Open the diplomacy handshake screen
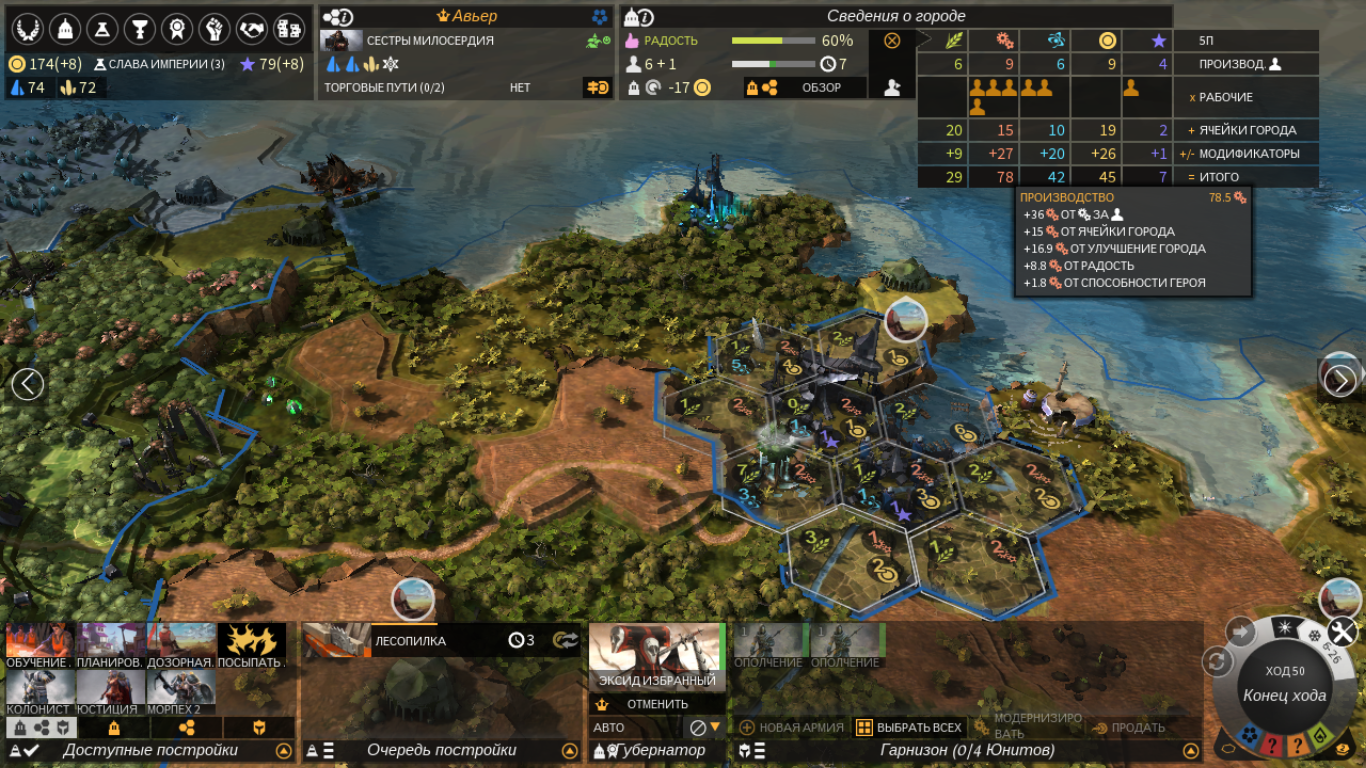The height and width of the screenshot is (768, 1366). tap(251, 29)
